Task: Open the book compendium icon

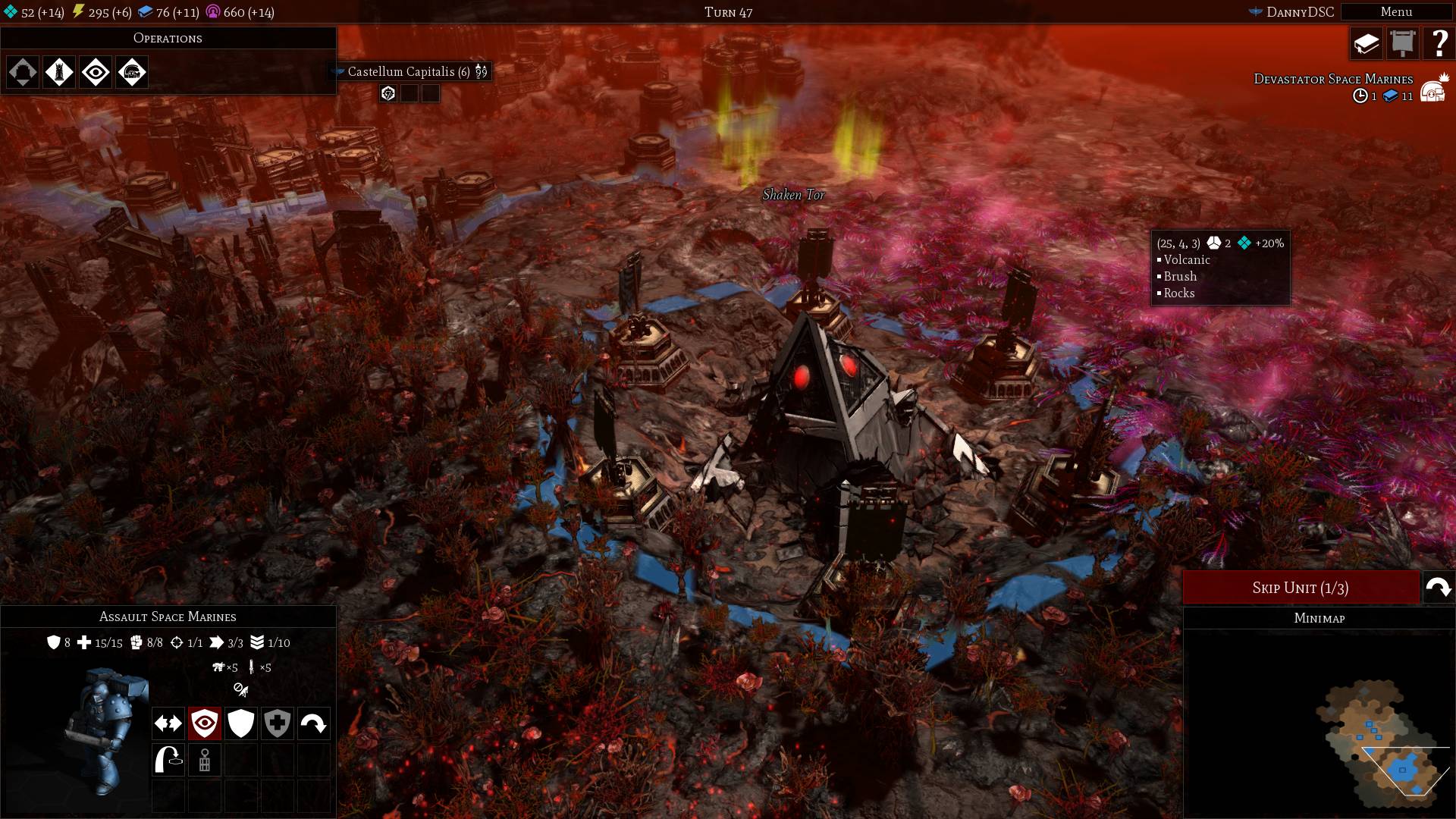Action: pyautogui.click(x=1367, y=44)
